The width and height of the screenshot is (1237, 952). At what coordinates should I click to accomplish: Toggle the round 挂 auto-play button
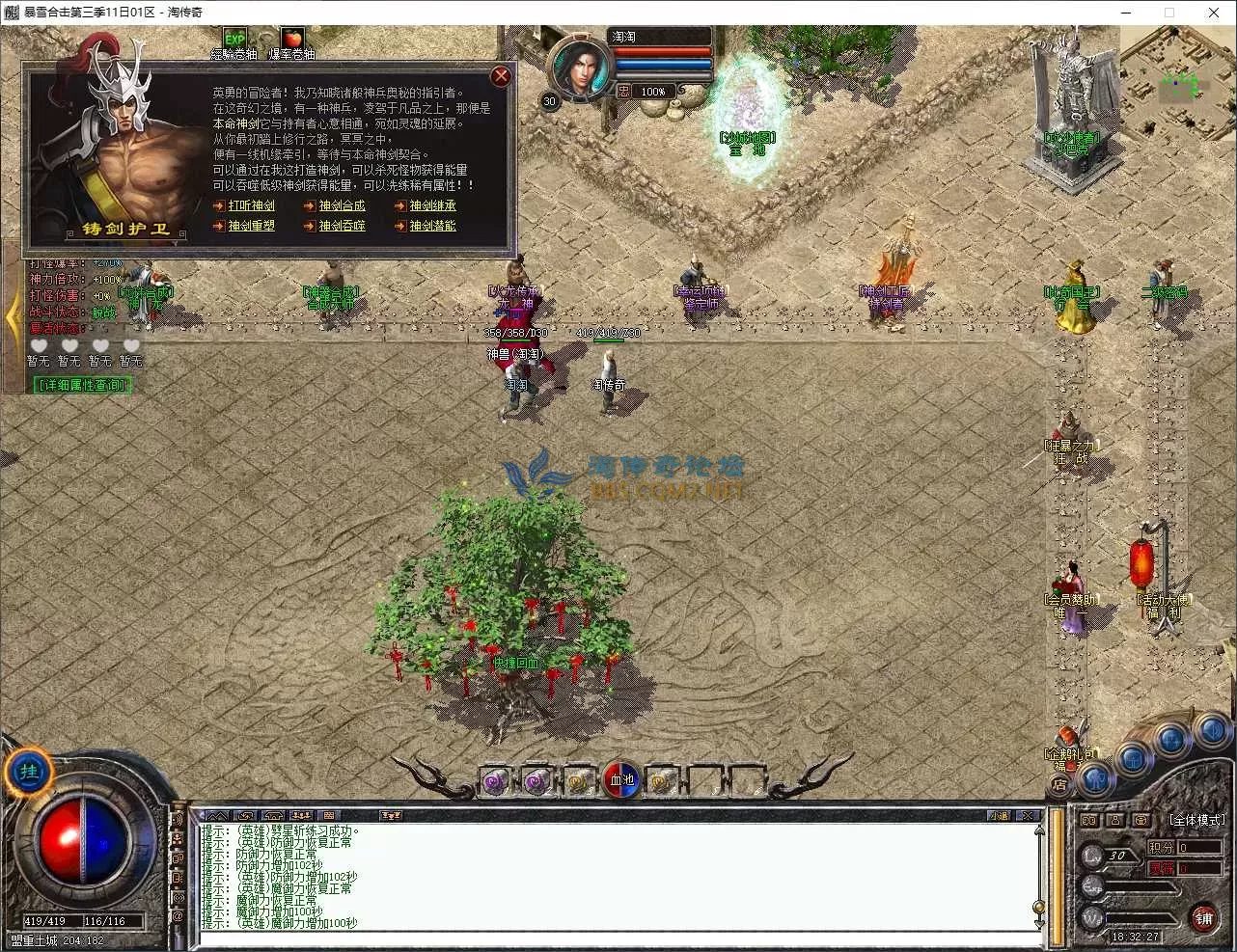29,772
